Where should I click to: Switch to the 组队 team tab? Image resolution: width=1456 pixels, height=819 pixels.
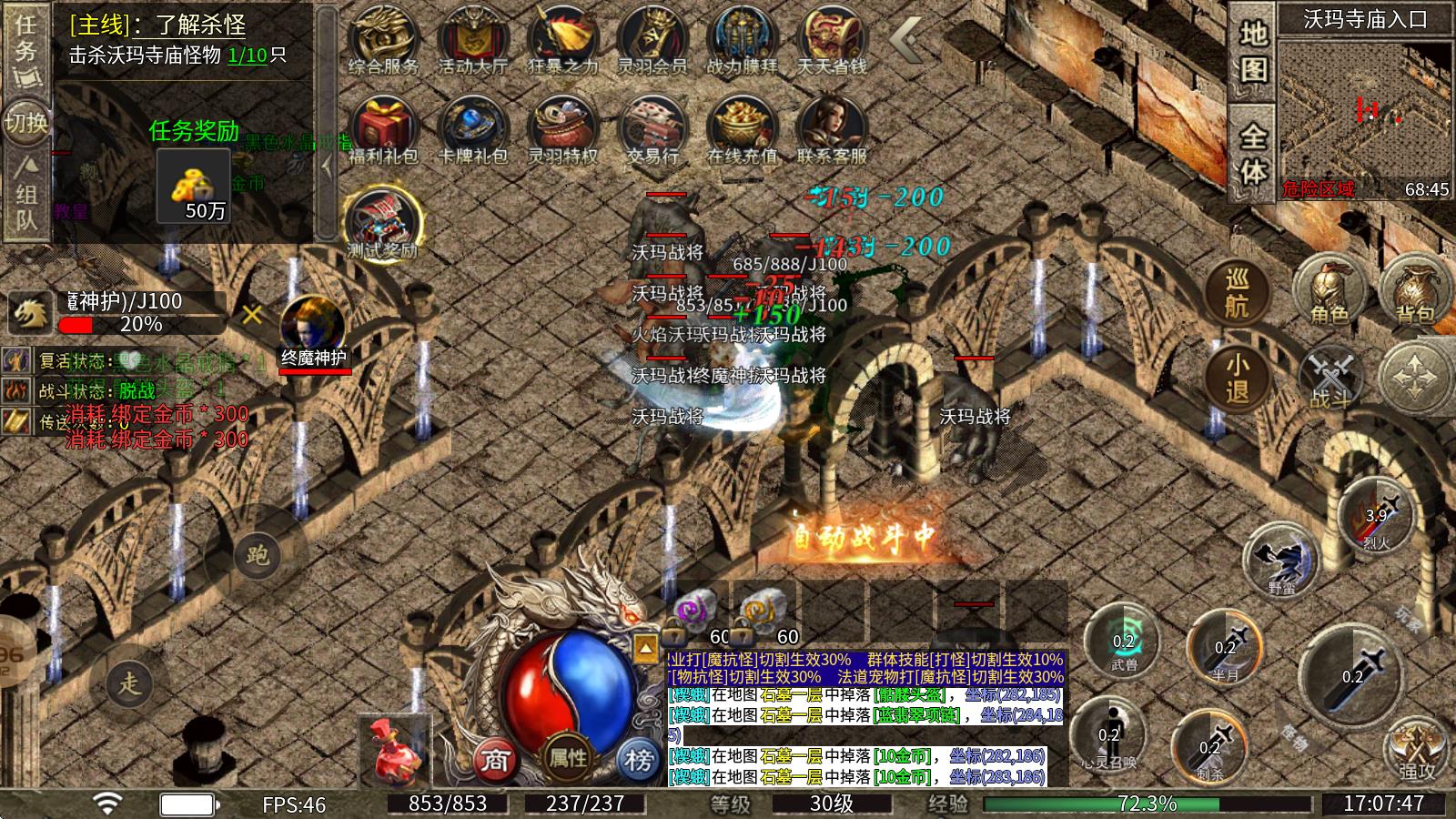coord(26,194)
